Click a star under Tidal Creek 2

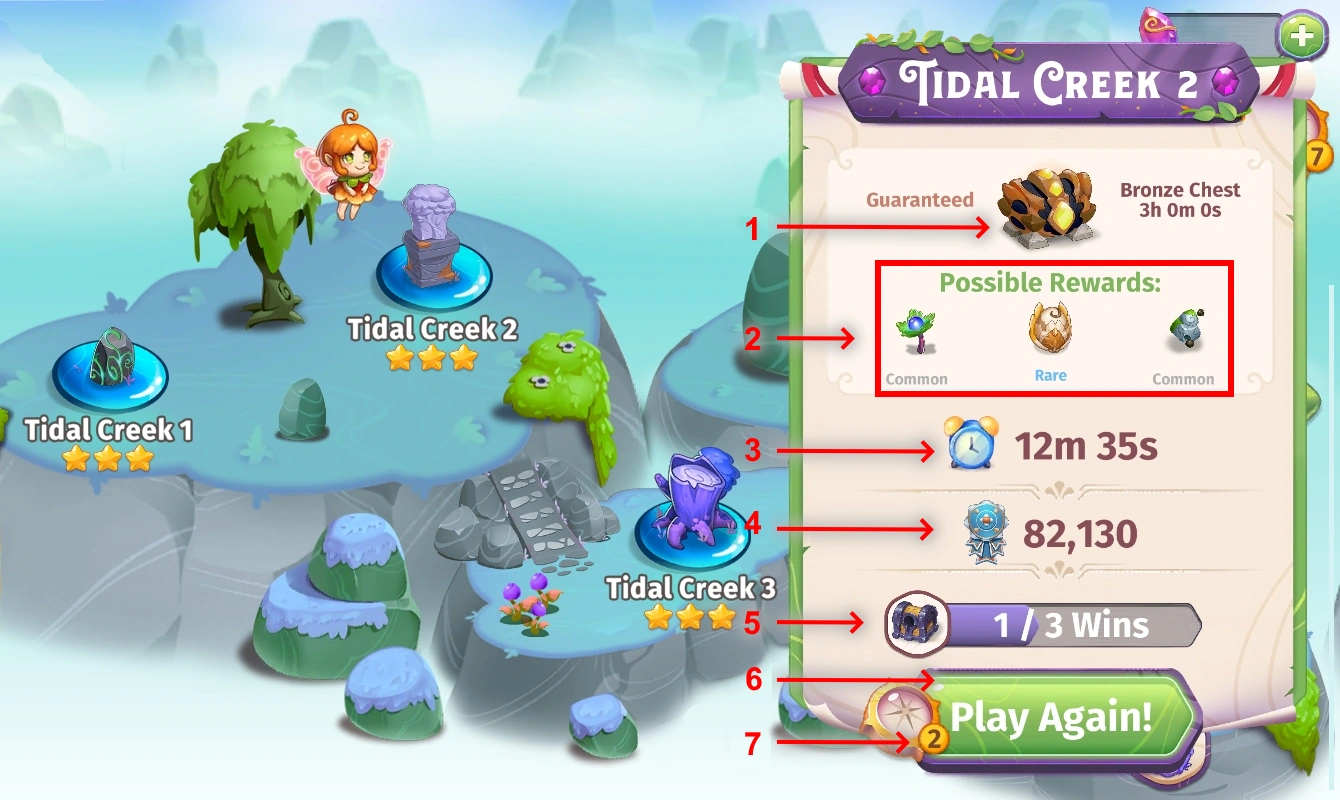click(431, 357)
